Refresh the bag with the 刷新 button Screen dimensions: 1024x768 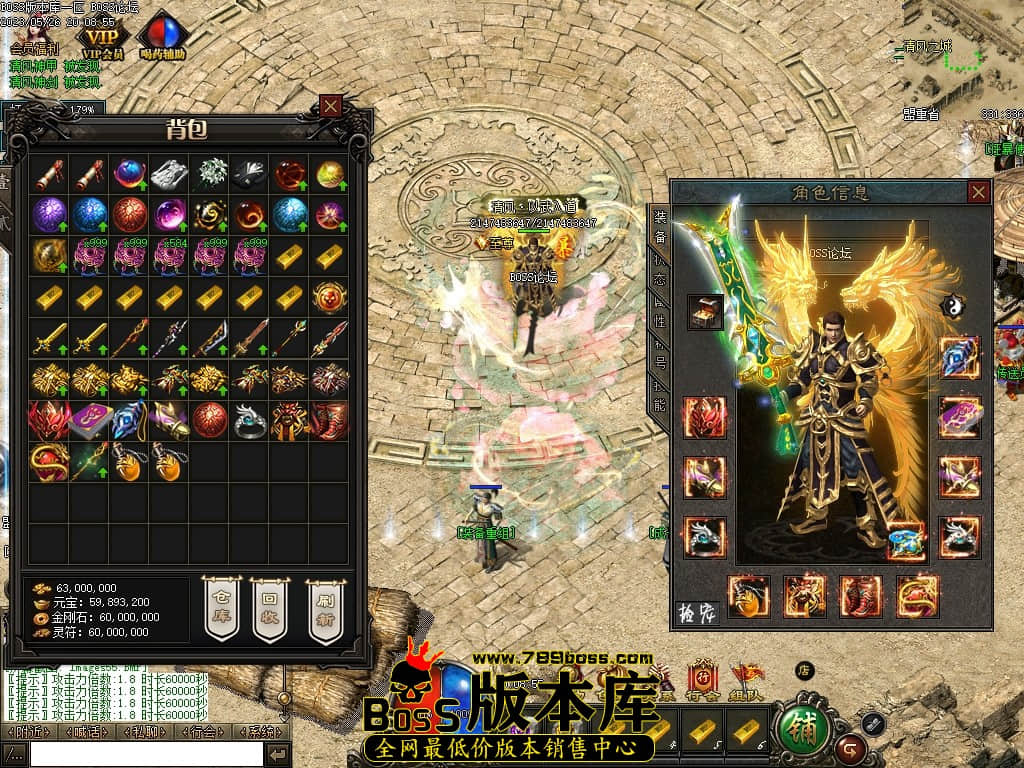coord(324,608)
